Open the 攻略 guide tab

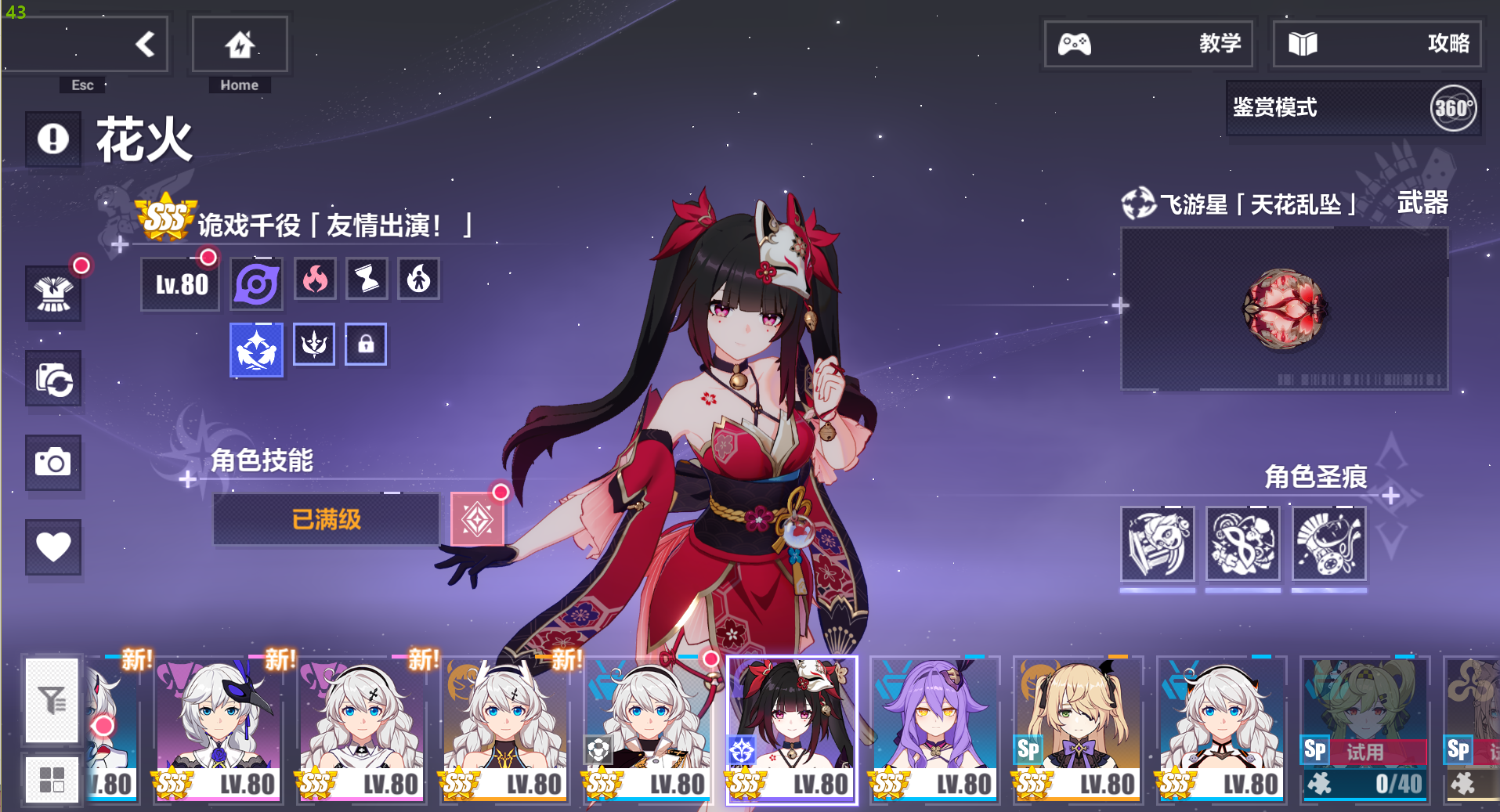[1375, 44]
